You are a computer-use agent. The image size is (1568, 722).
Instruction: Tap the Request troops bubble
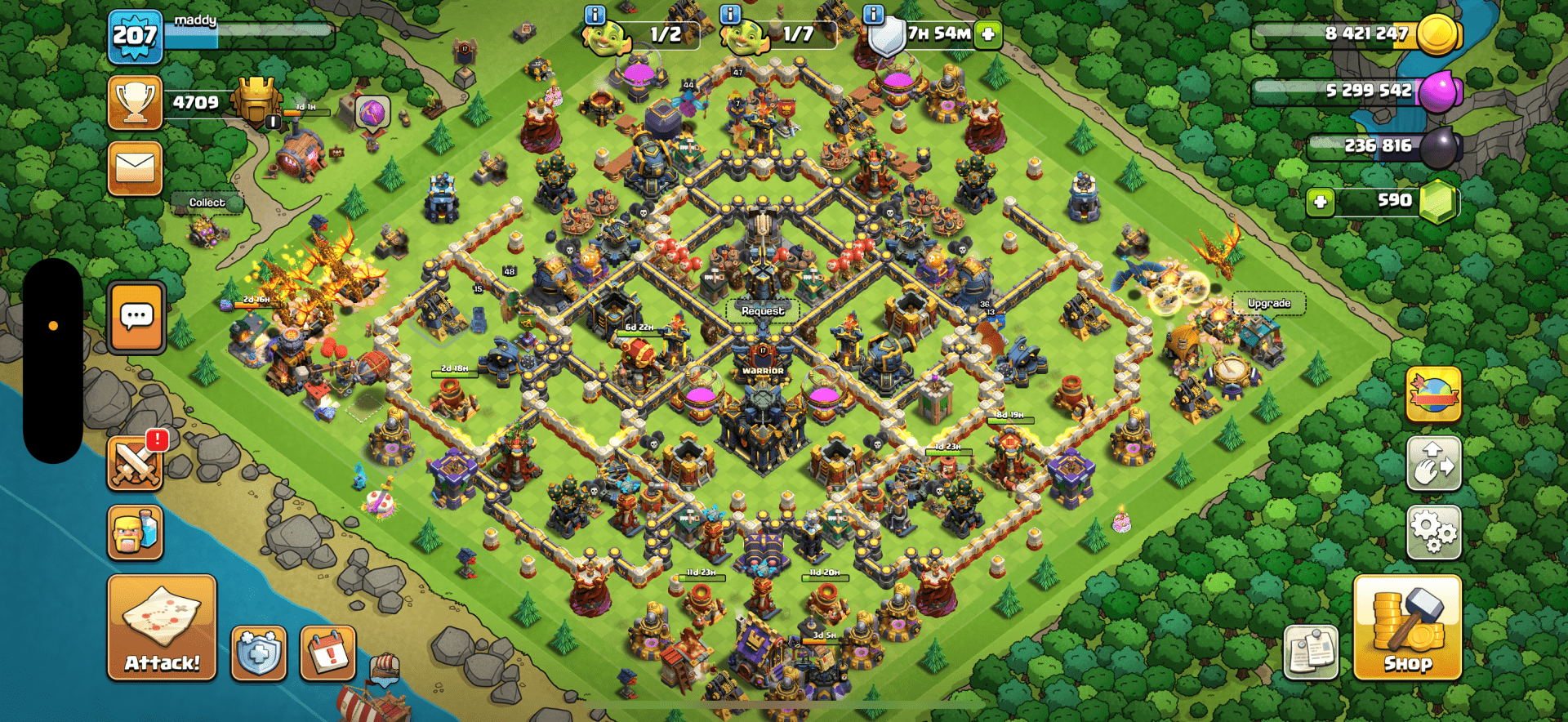(763, 311)
